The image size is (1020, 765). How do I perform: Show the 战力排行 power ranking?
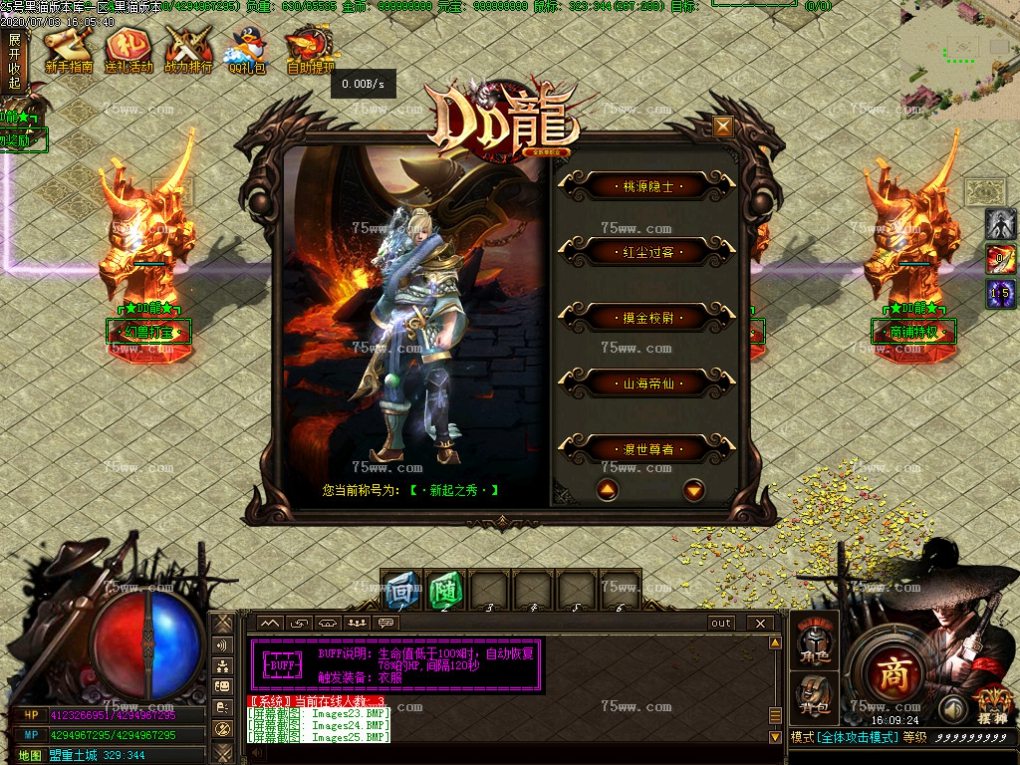pos(188,49)
